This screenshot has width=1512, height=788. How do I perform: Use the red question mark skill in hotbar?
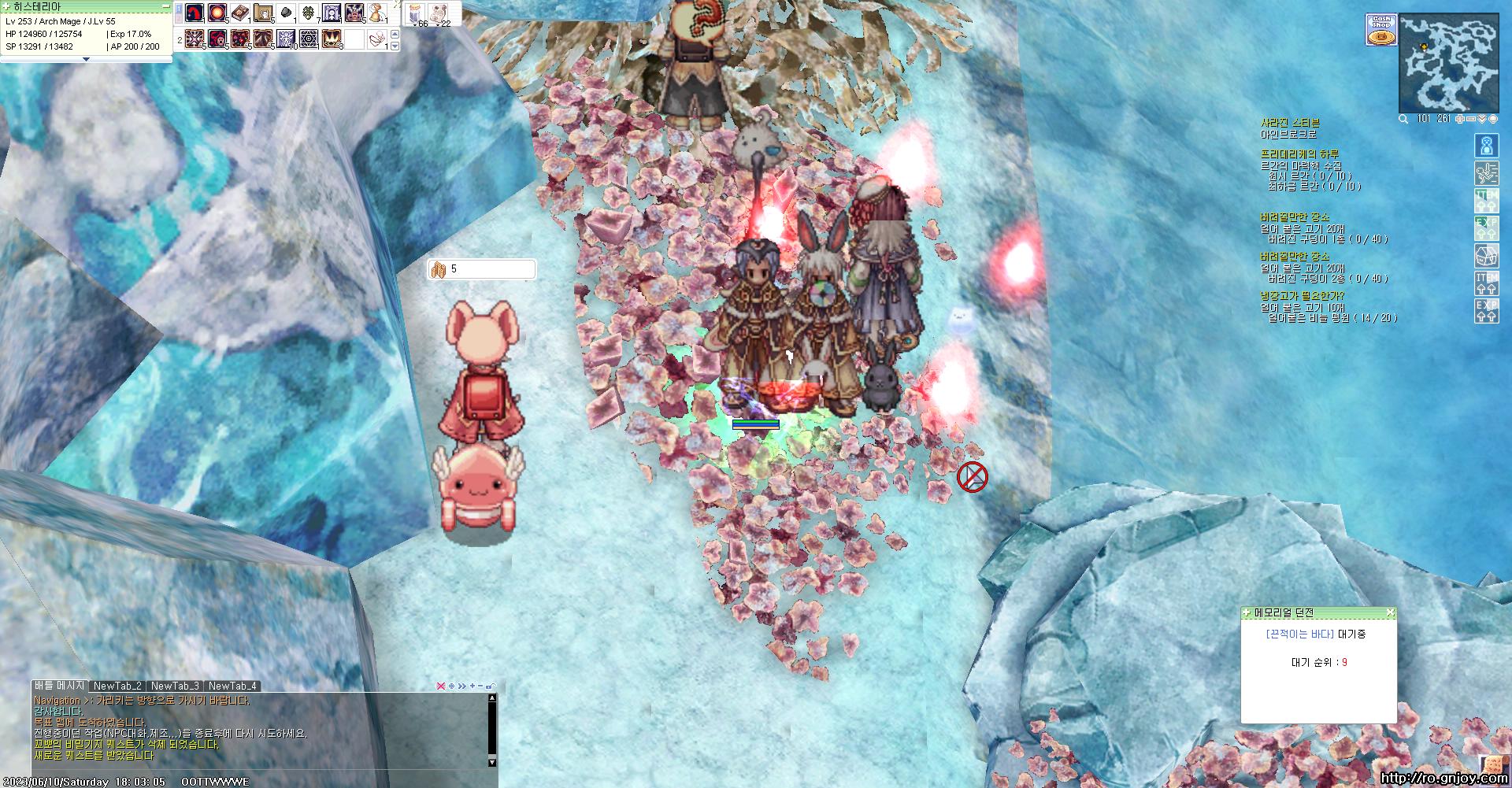tap(195, 13)
